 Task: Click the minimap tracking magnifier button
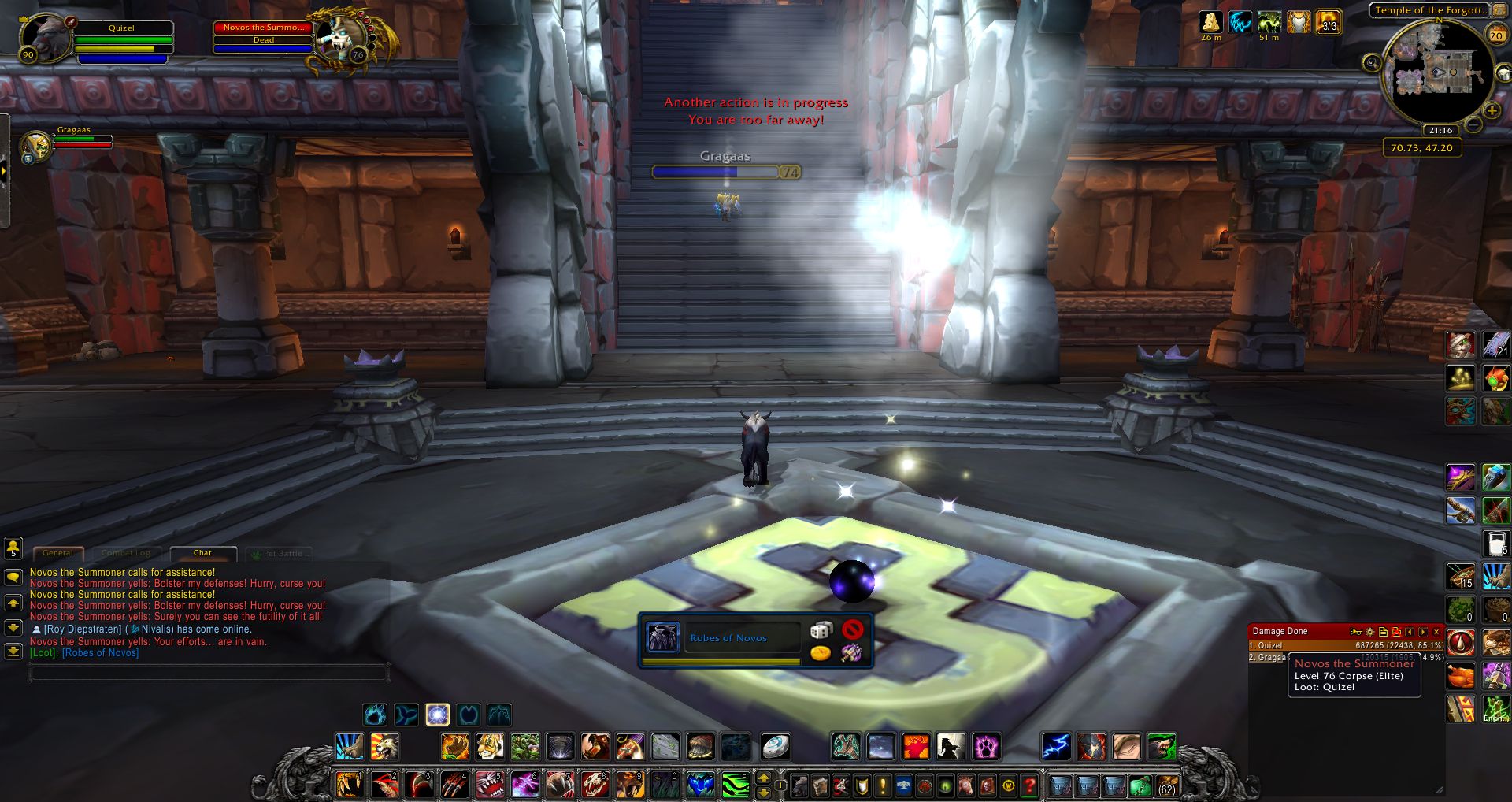(1372, 63)
